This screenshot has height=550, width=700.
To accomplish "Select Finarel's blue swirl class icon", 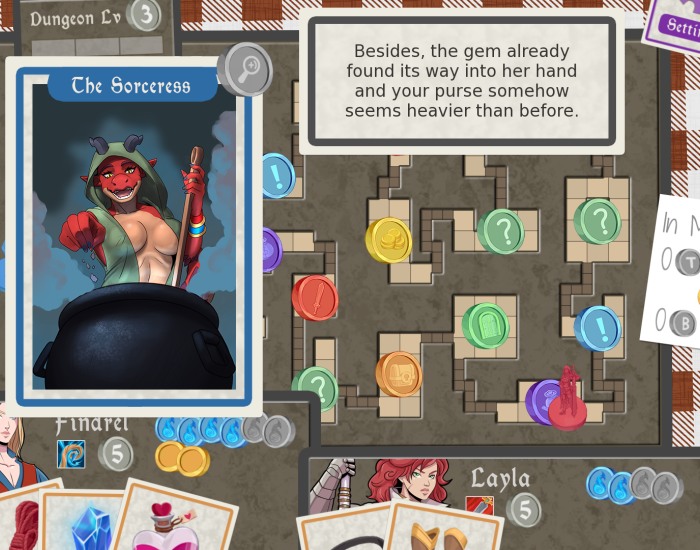I will pos(71,455).
